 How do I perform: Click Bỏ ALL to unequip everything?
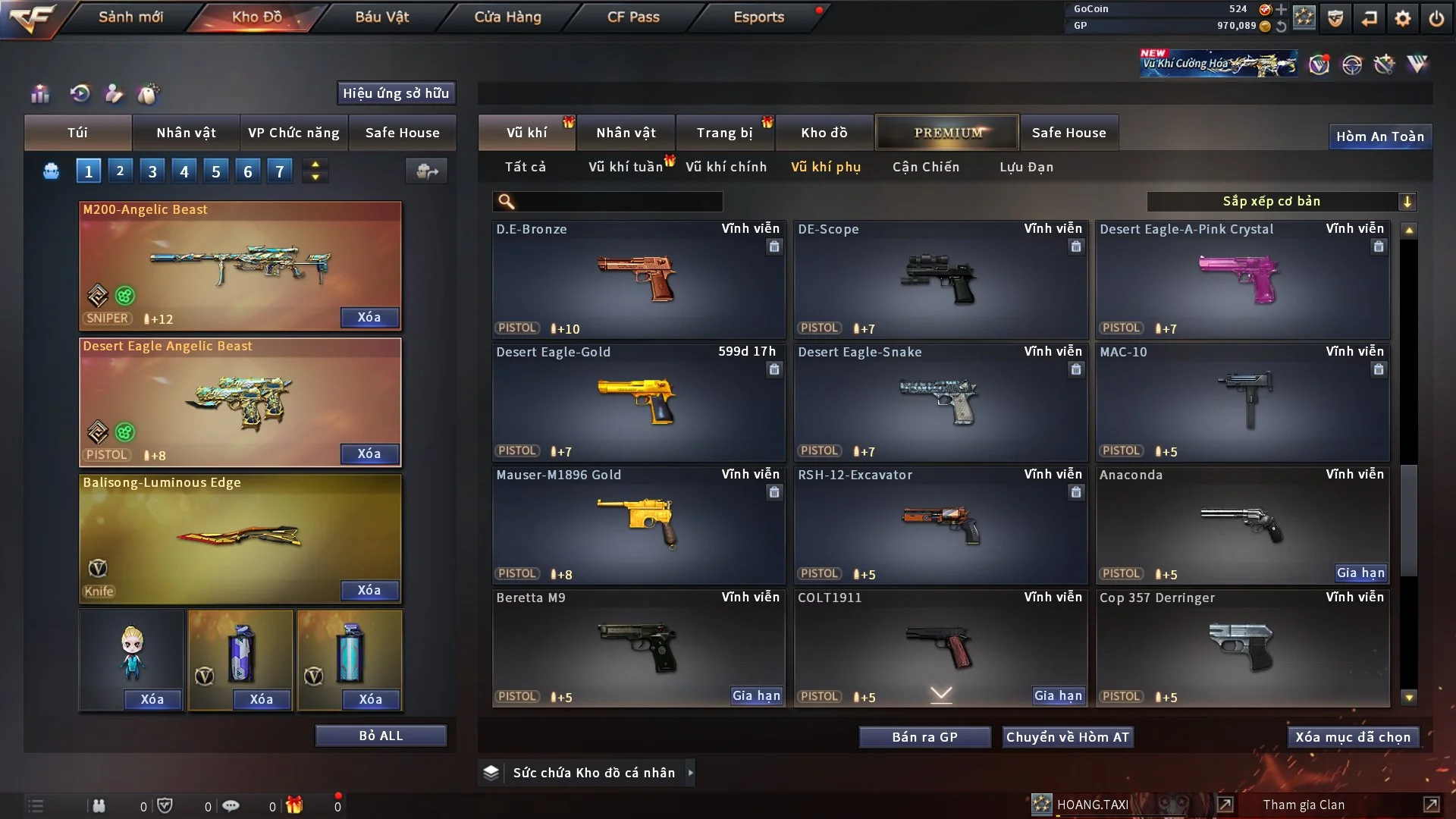381,736
